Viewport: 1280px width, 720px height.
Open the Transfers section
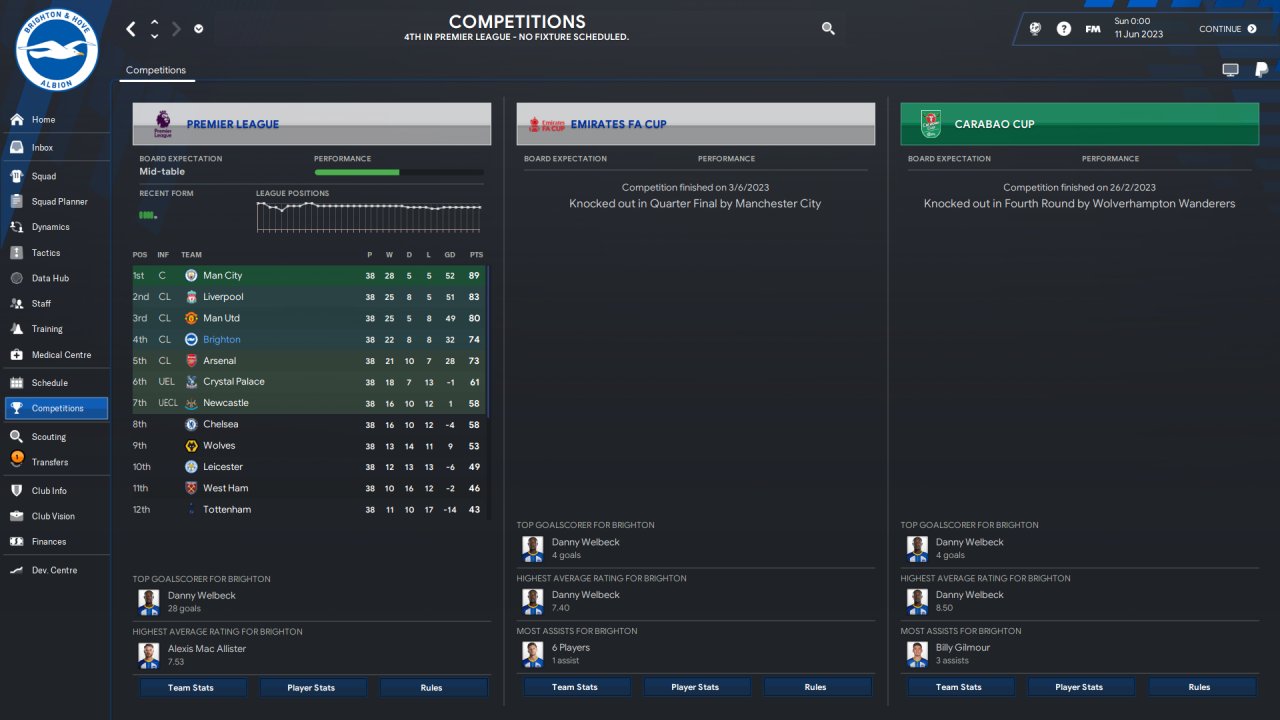coord(50,462)
